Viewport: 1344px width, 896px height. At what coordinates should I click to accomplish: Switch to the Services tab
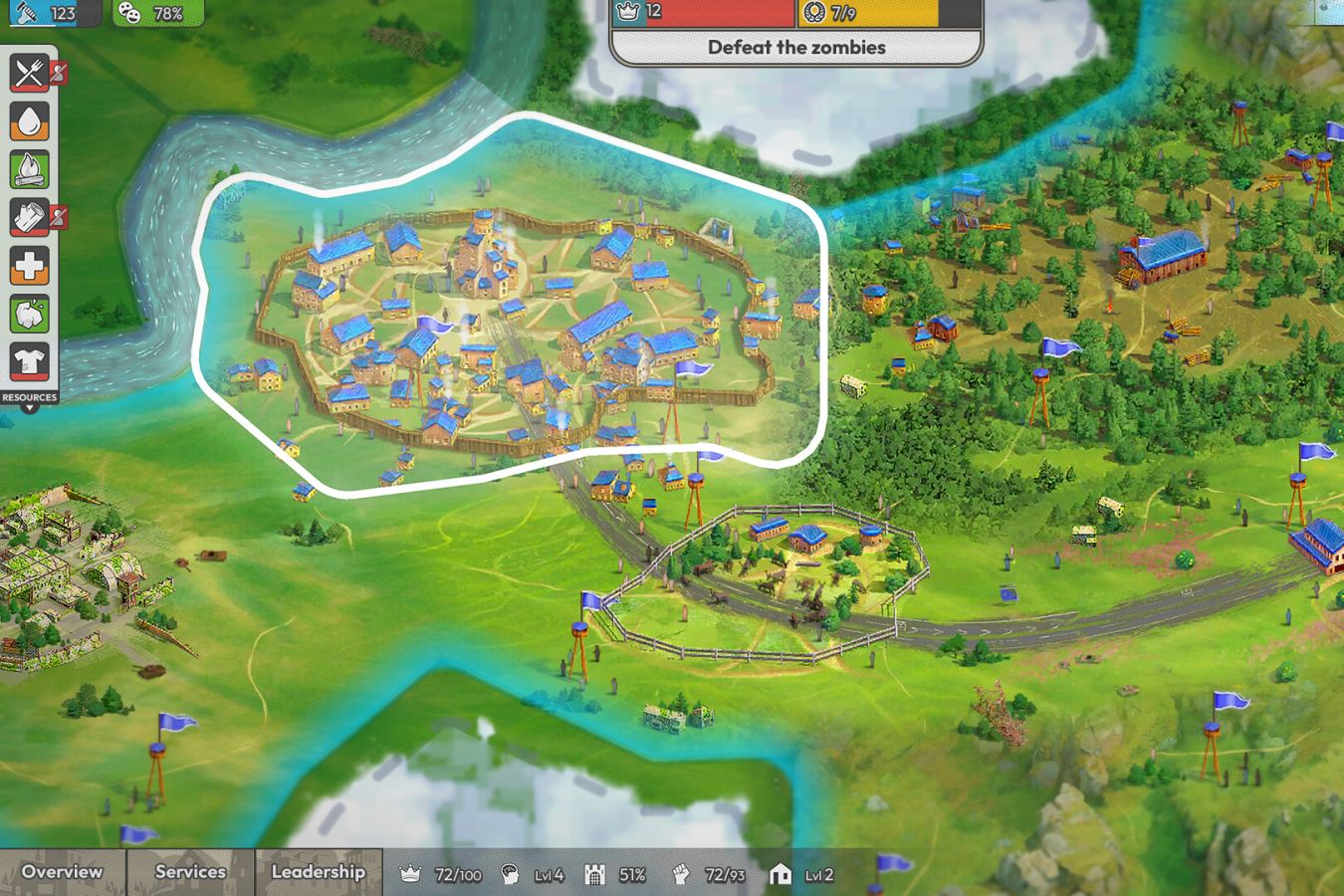coord(190,872)
